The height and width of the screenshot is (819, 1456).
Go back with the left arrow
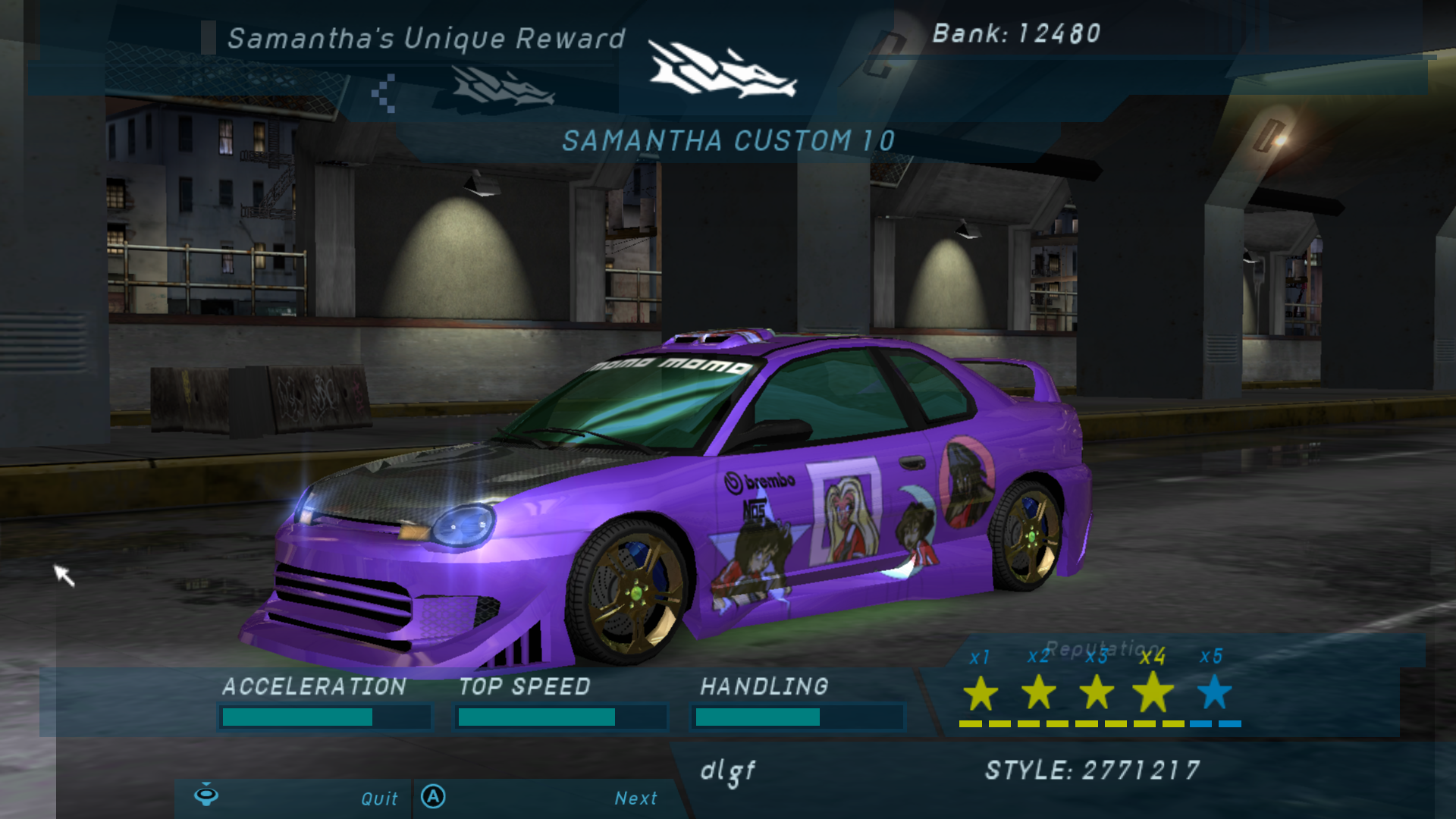(384, 93)
